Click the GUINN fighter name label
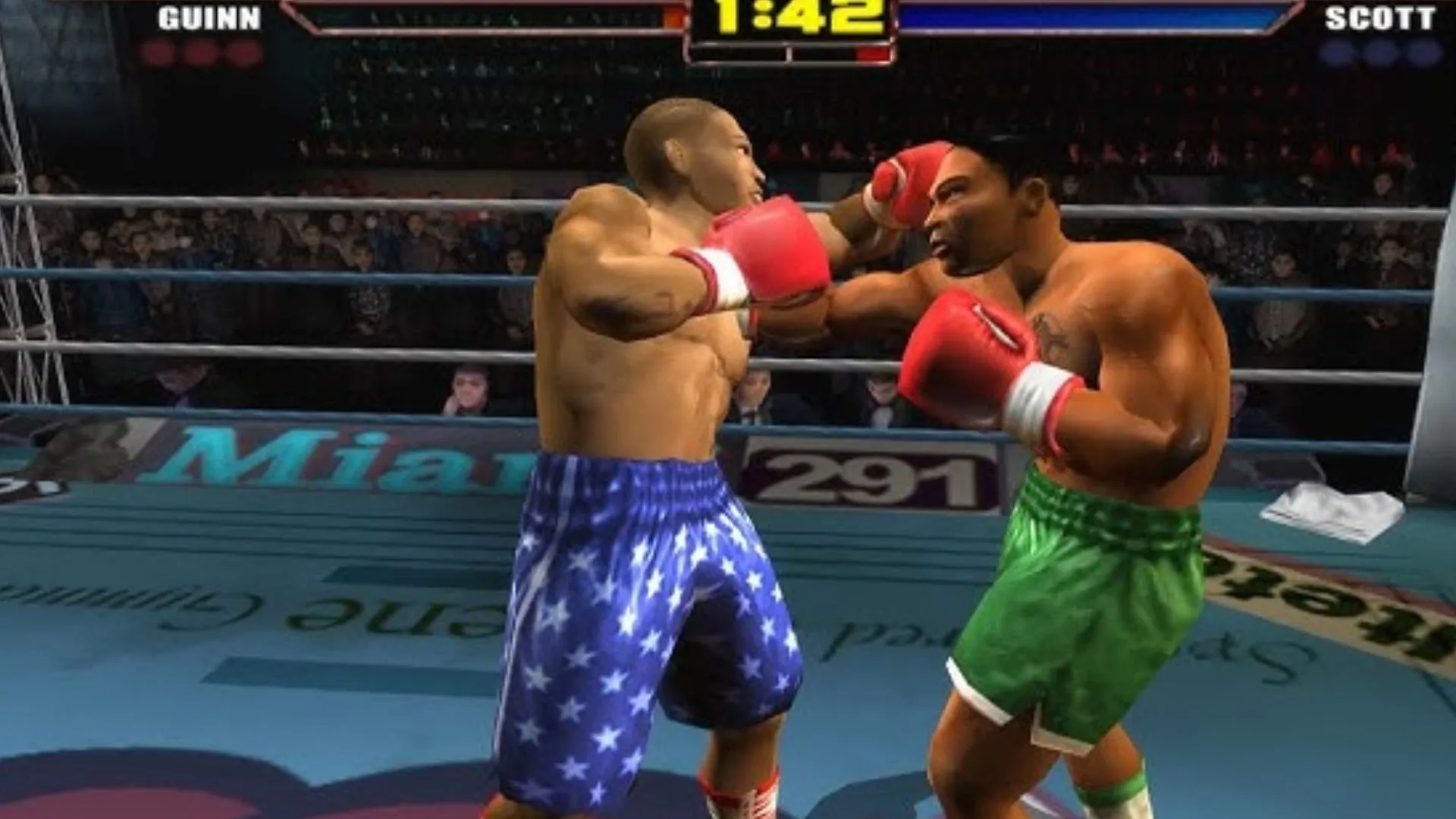The image size is (1456, 819). [x=209, y=17]
